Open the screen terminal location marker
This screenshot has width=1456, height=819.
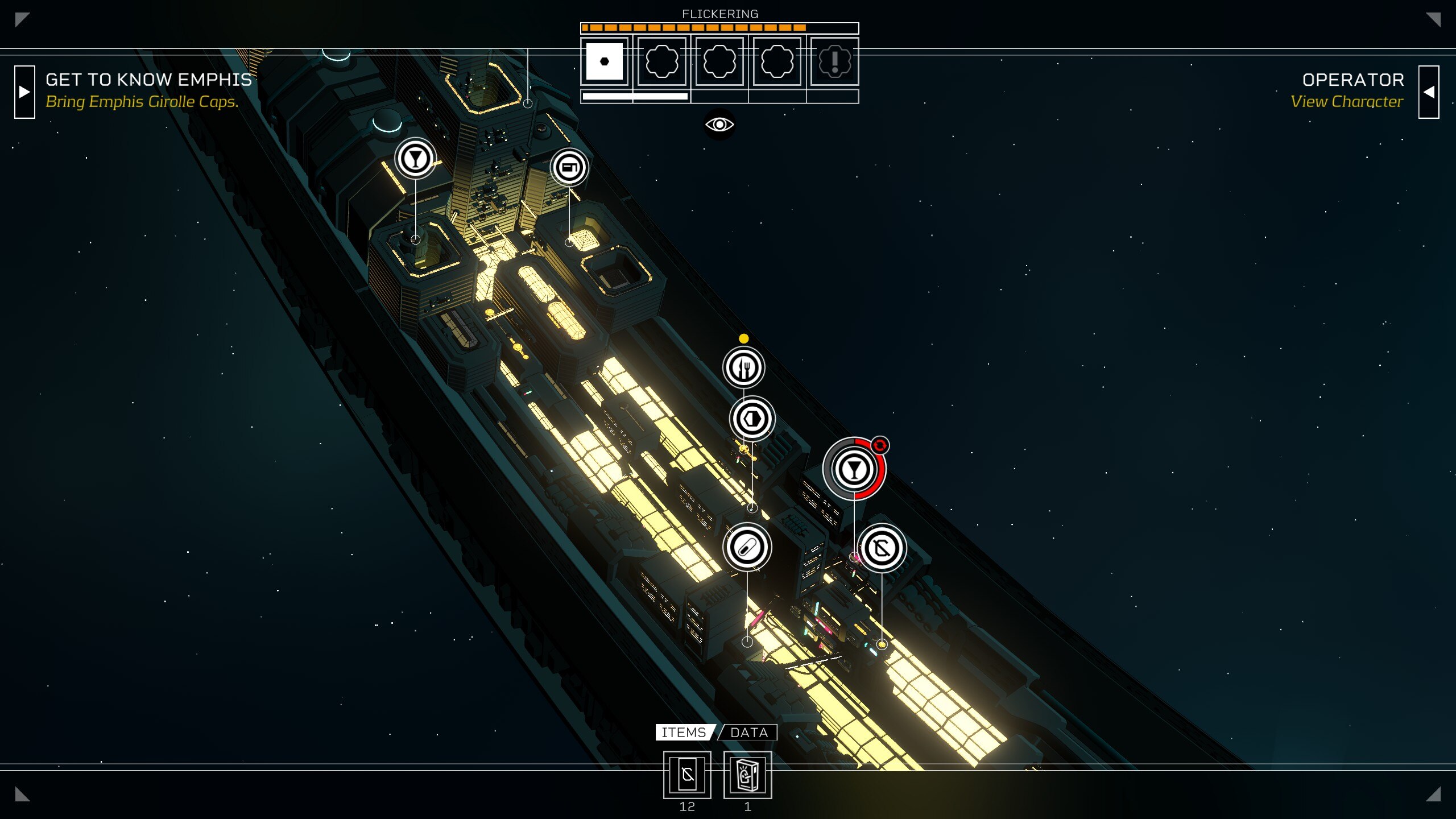pos(569,168)
